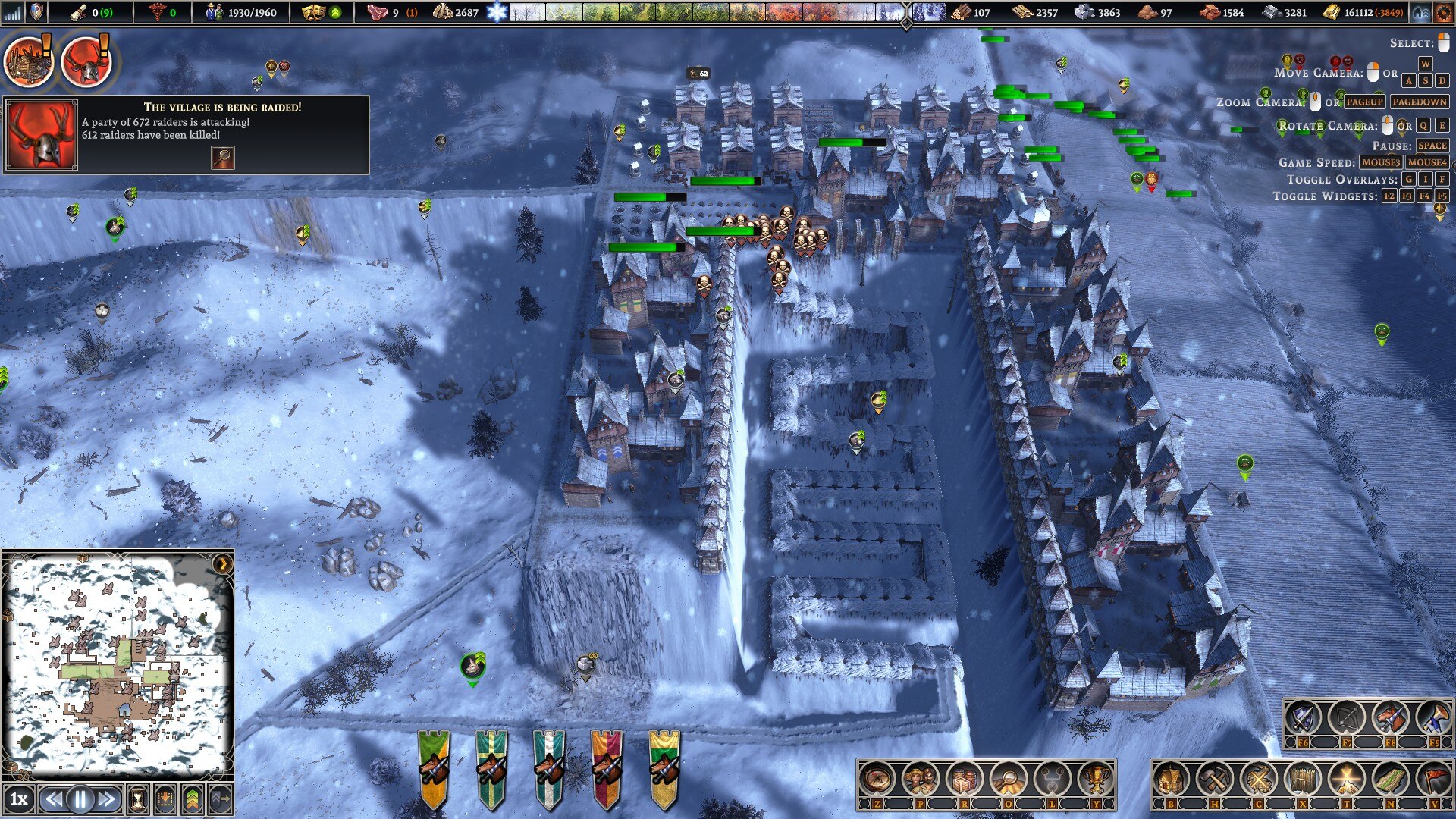1456x819 pixels.
Task: Open the house building menu
Action: point(1170,779)
